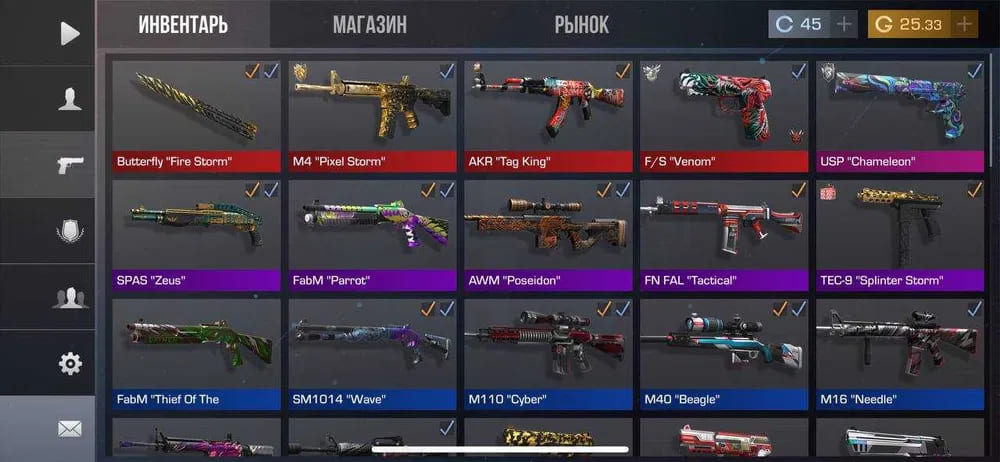Switch to the Магазин tab

pyautogui.click(x=369, y=25)
